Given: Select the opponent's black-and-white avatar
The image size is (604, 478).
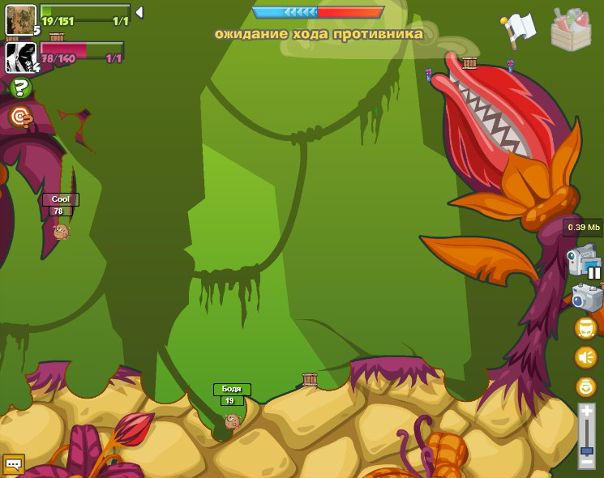Looking at the screenshot, I should tap(20, 57).
